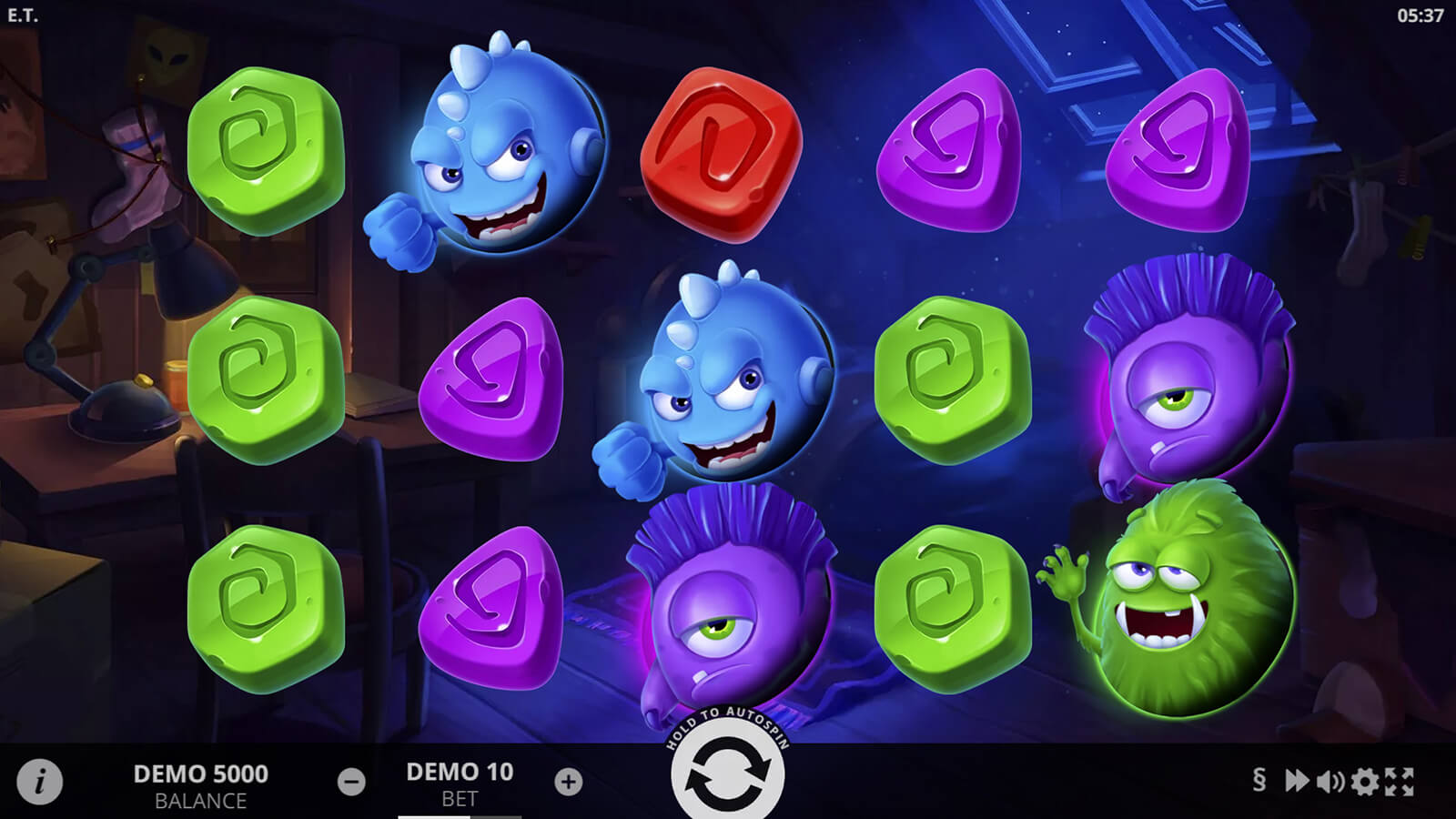
Task: Increase the bet with the plus button
Action: (569, 782)
